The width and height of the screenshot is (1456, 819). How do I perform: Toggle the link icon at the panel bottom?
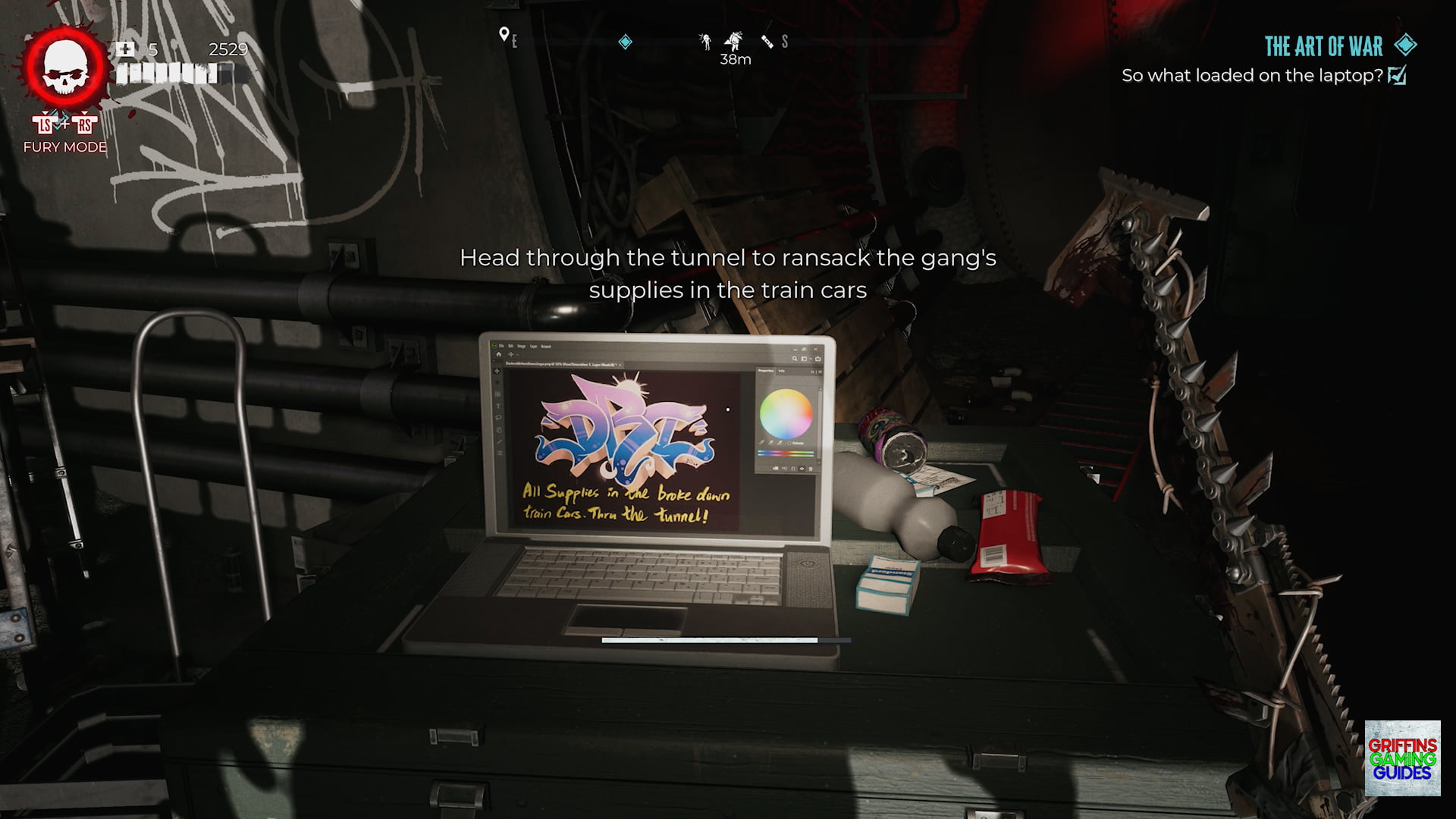click(x=784, y=469)
